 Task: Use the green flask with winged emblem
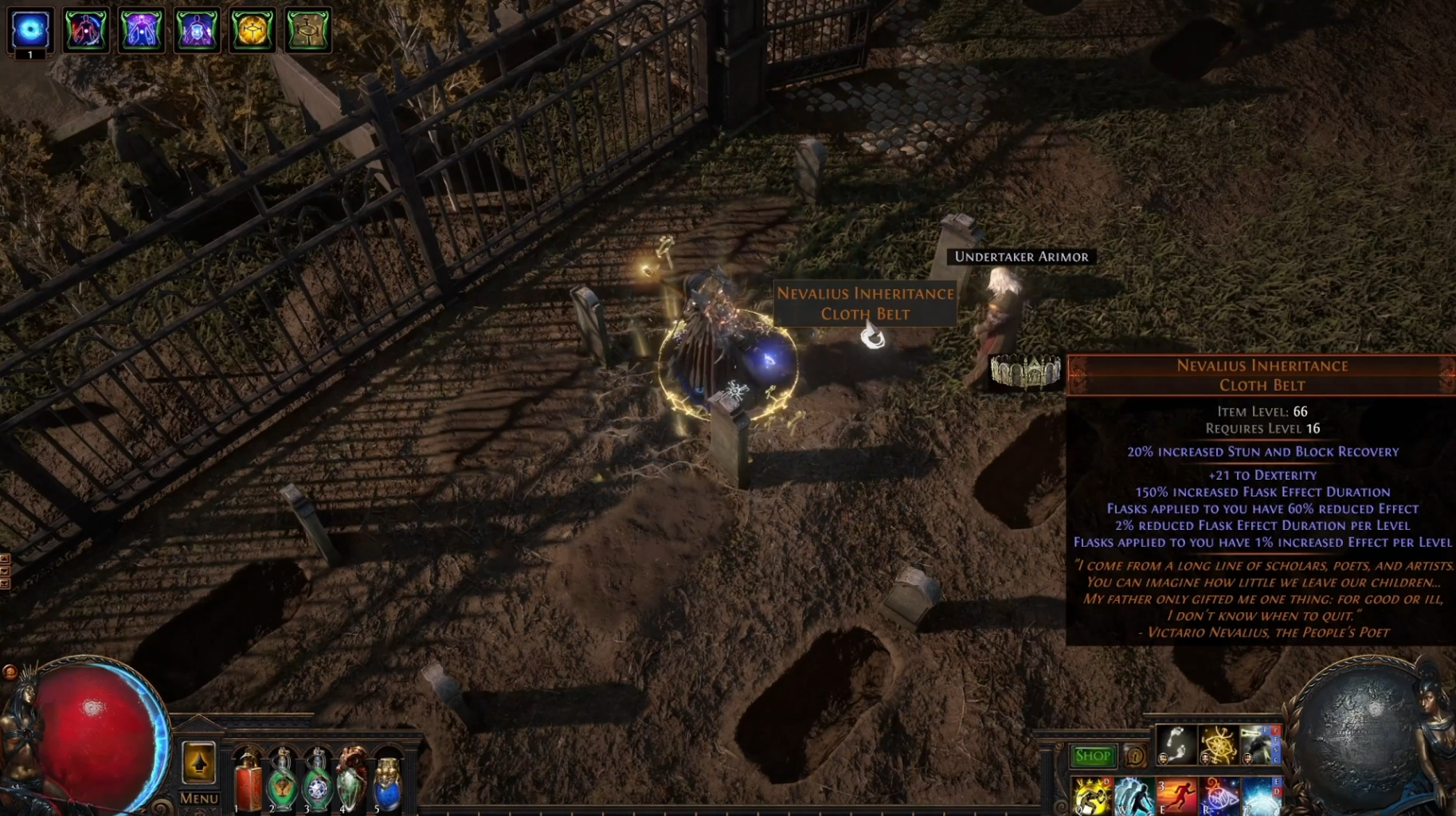click(x=282, y=783)
